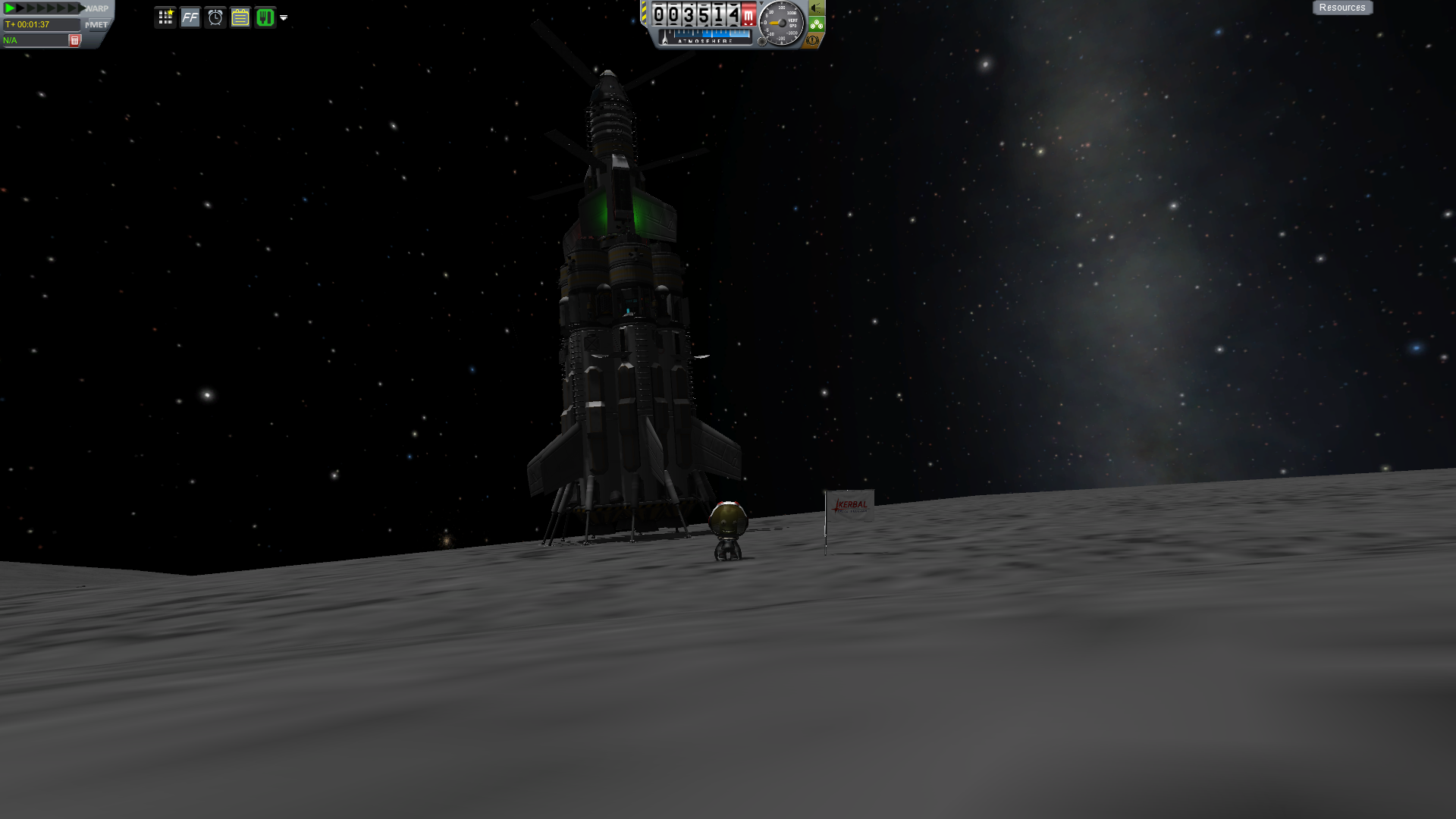Activate the first green warp arrow

click(10, 8)
